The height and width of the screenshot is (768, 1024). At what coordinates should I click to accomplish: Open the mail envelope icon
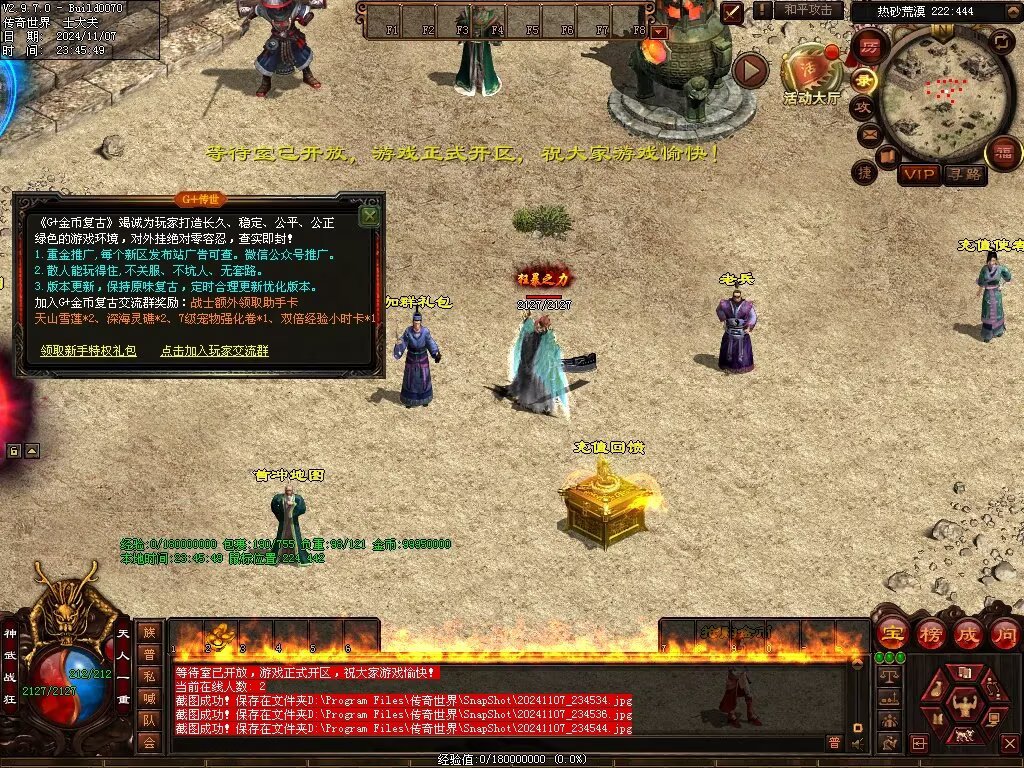[x=869, y=133]
